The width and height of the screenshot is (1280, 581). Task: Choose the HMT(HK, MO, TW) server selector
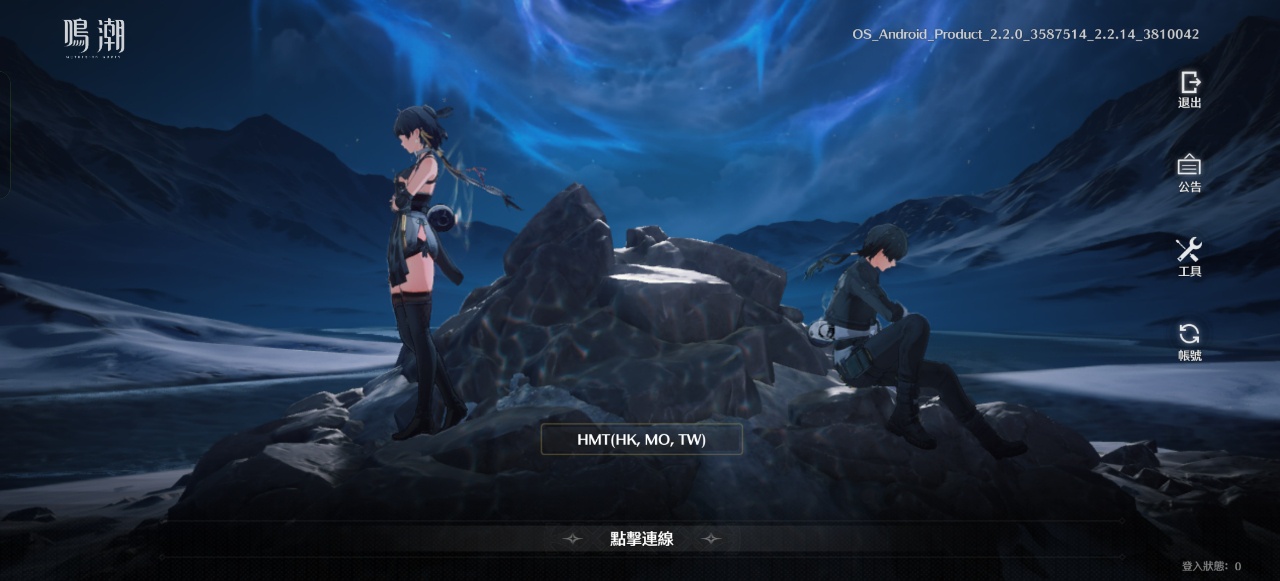(641, 439)
